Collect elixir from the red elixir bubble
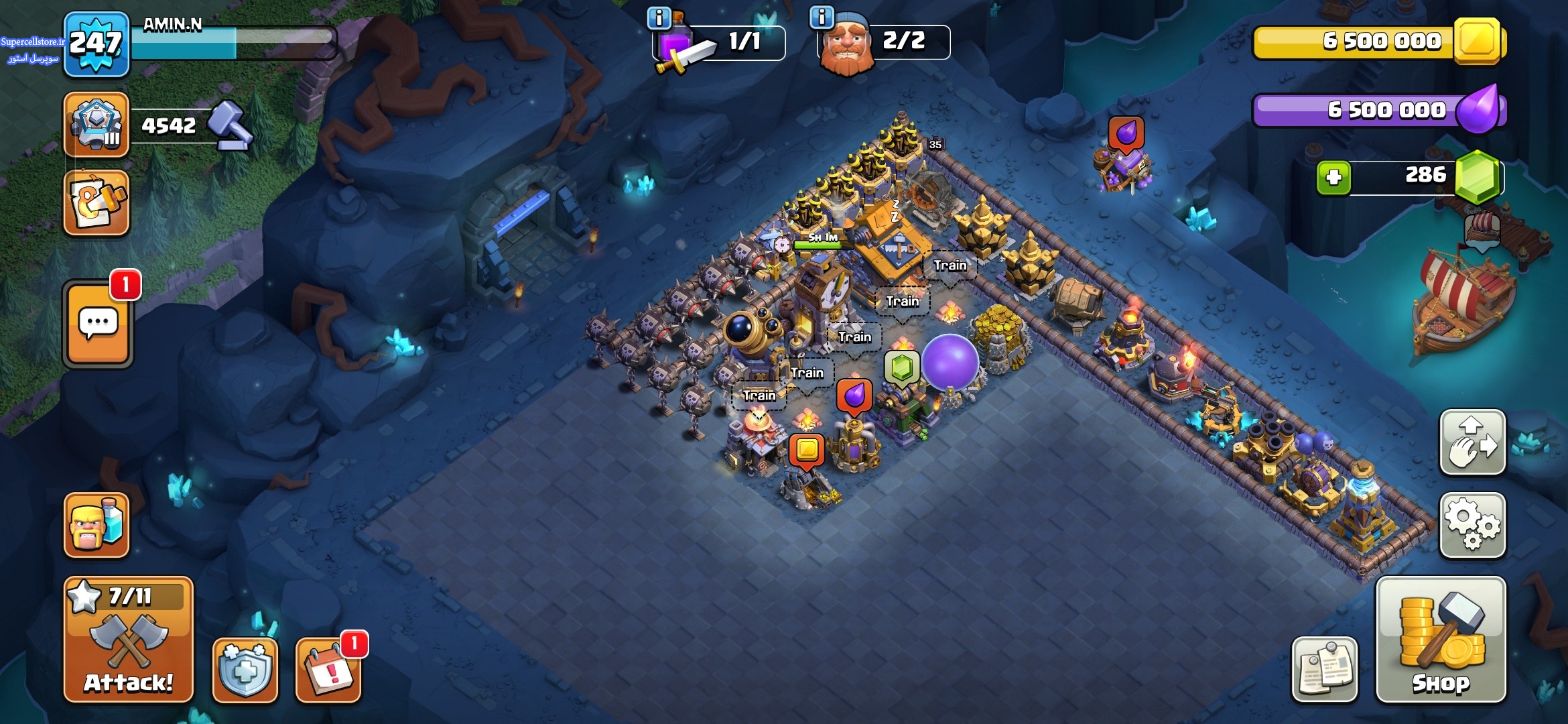This screenshot has height=724, width=1568. coord(854,396)
